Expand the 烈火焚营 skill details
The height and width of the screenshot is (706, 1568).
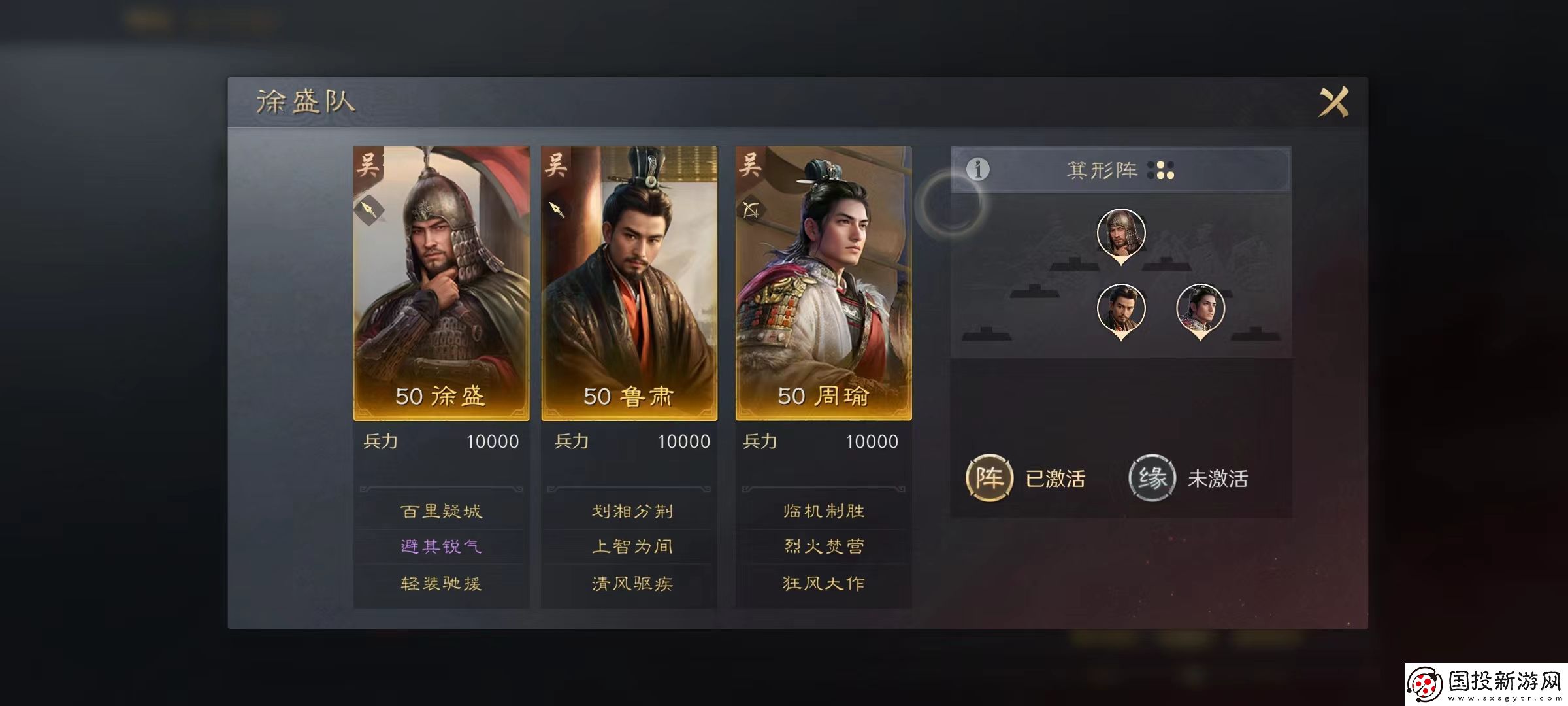[824, 546]
